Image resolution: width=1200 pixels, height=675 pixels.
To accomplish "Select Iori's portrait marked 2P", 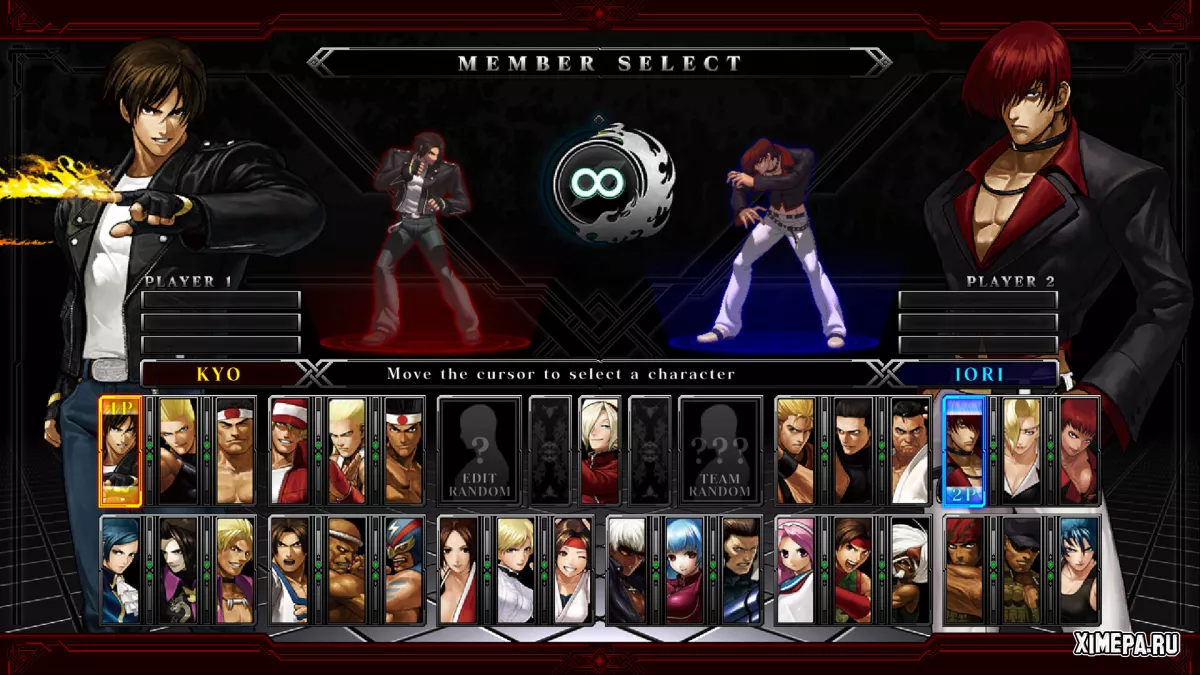I will 964,451.
